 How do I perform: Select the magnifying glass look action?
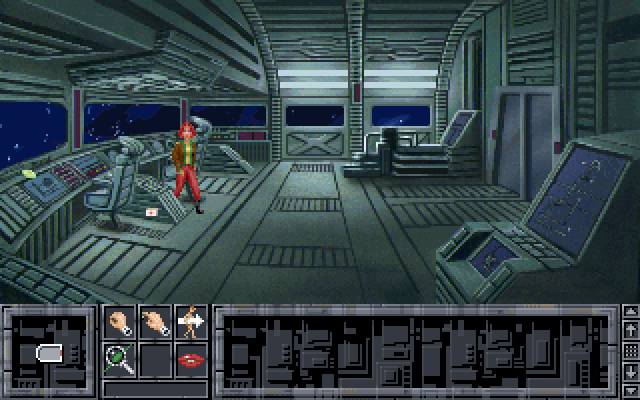[x=119, y=357]
